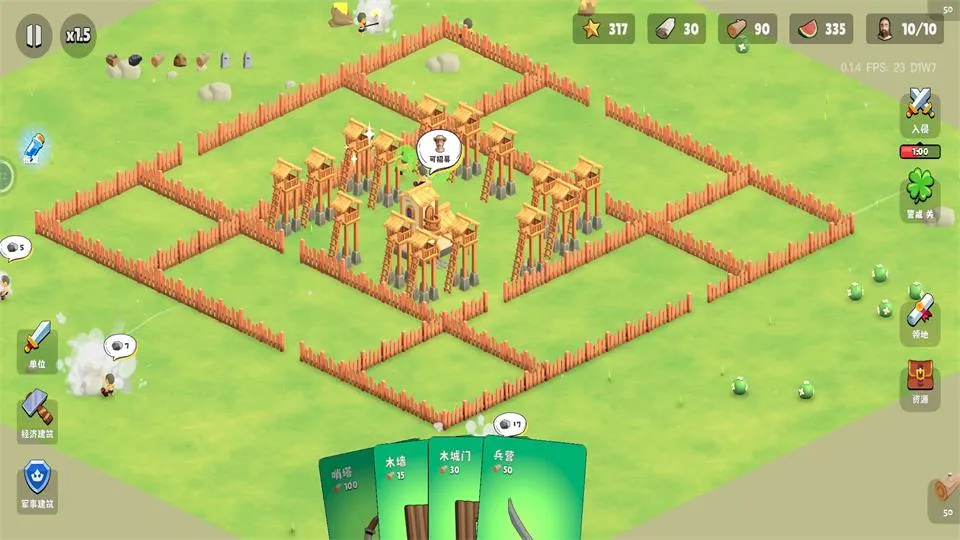Screen dimensions: 960x540
Task: Open the 资源 resources chest menu
Action: point(920,382)
